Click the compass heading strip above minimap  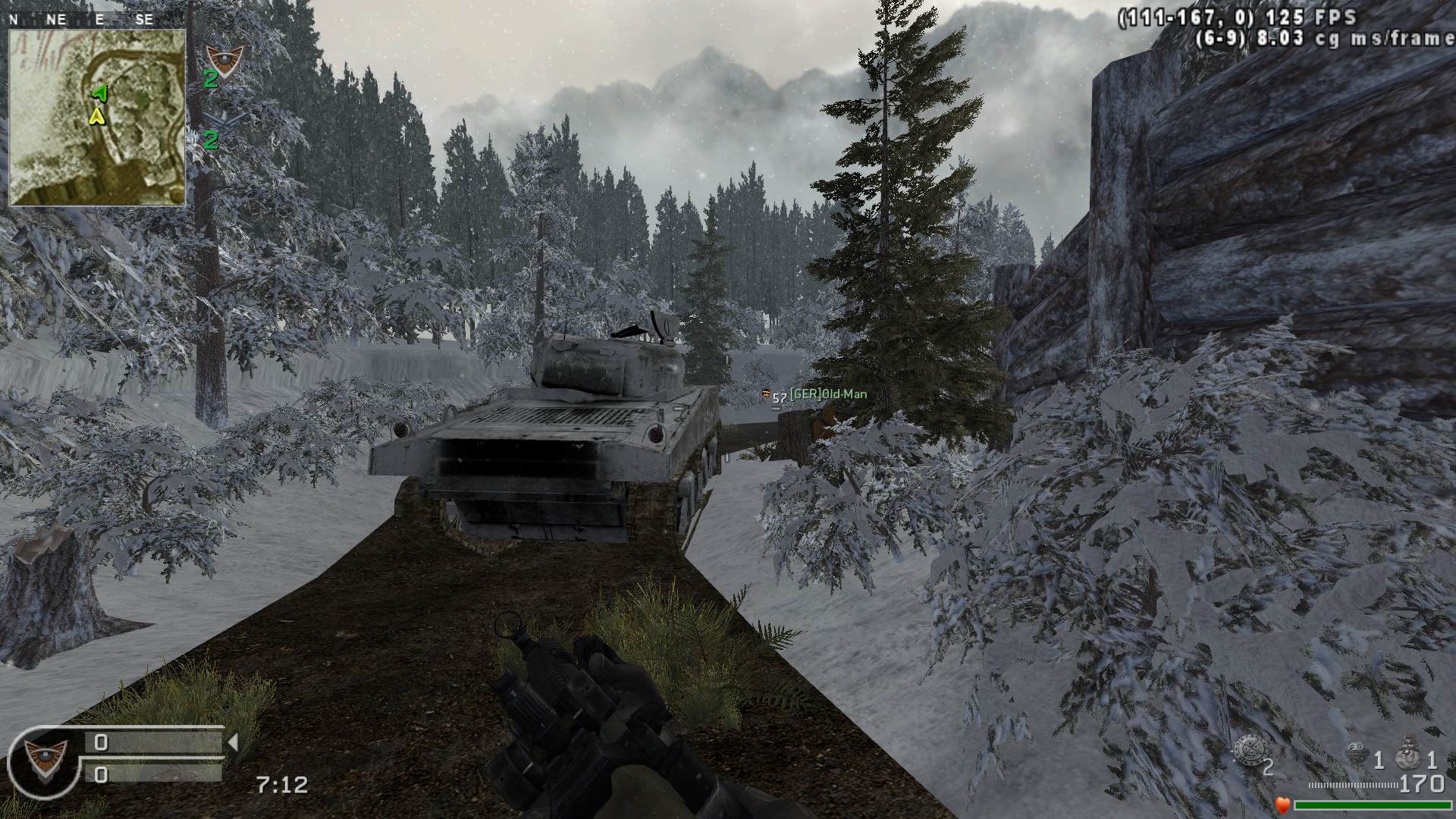tap(82, 20)
